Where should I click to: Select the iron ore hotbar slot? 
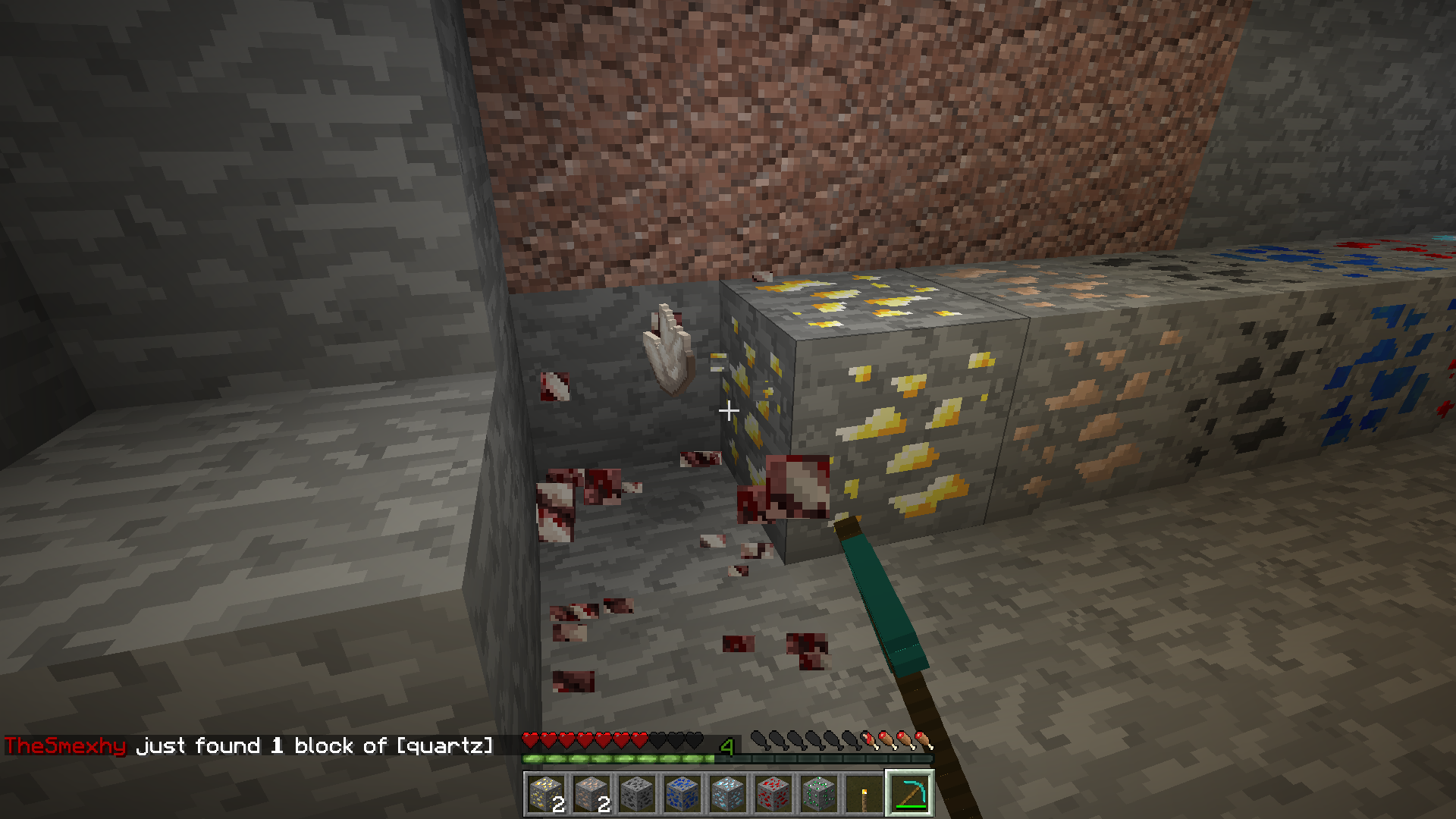pyautogui.click(x=591, y=794)
